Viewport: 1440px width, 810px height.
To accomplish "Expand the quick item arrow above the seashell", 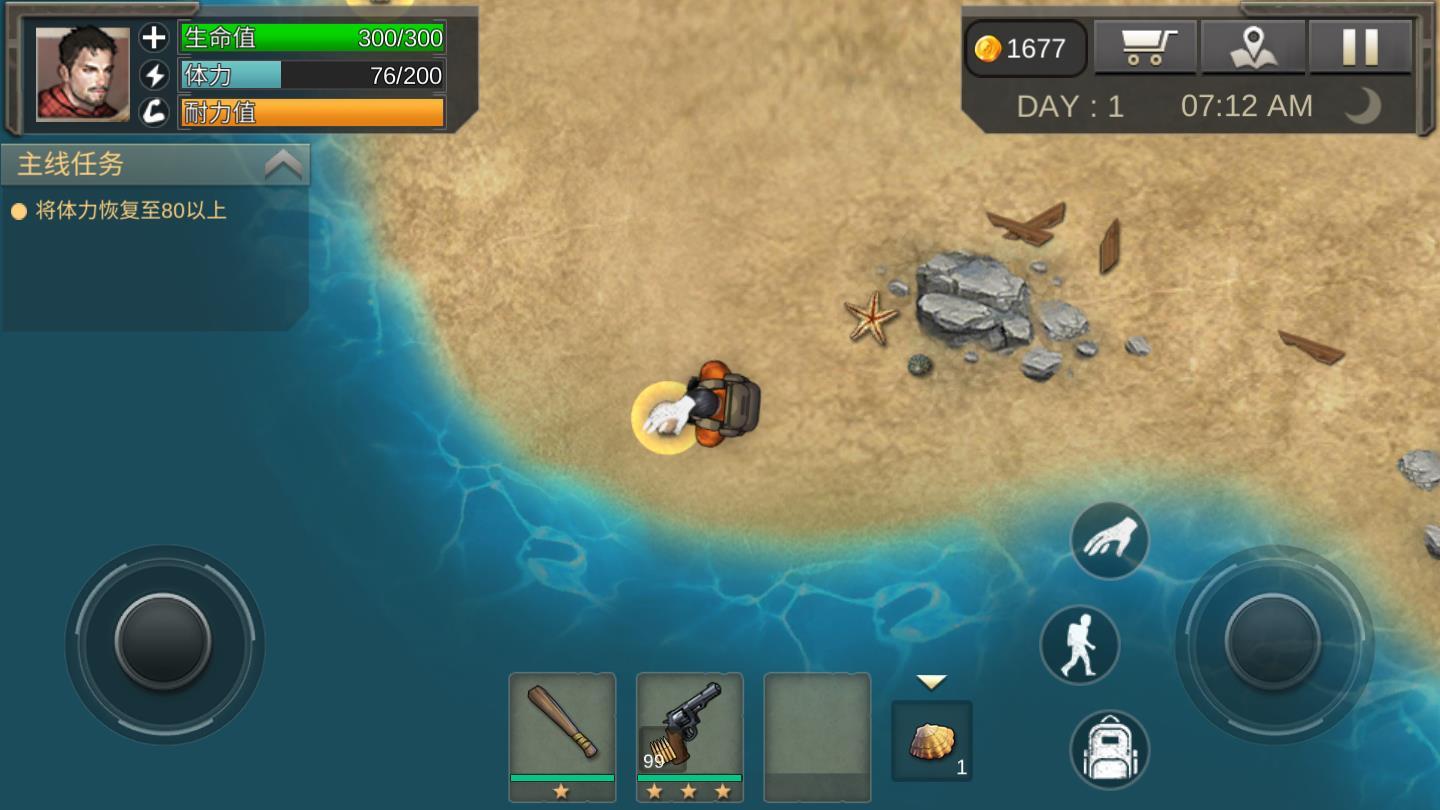I will click(931, 682).
